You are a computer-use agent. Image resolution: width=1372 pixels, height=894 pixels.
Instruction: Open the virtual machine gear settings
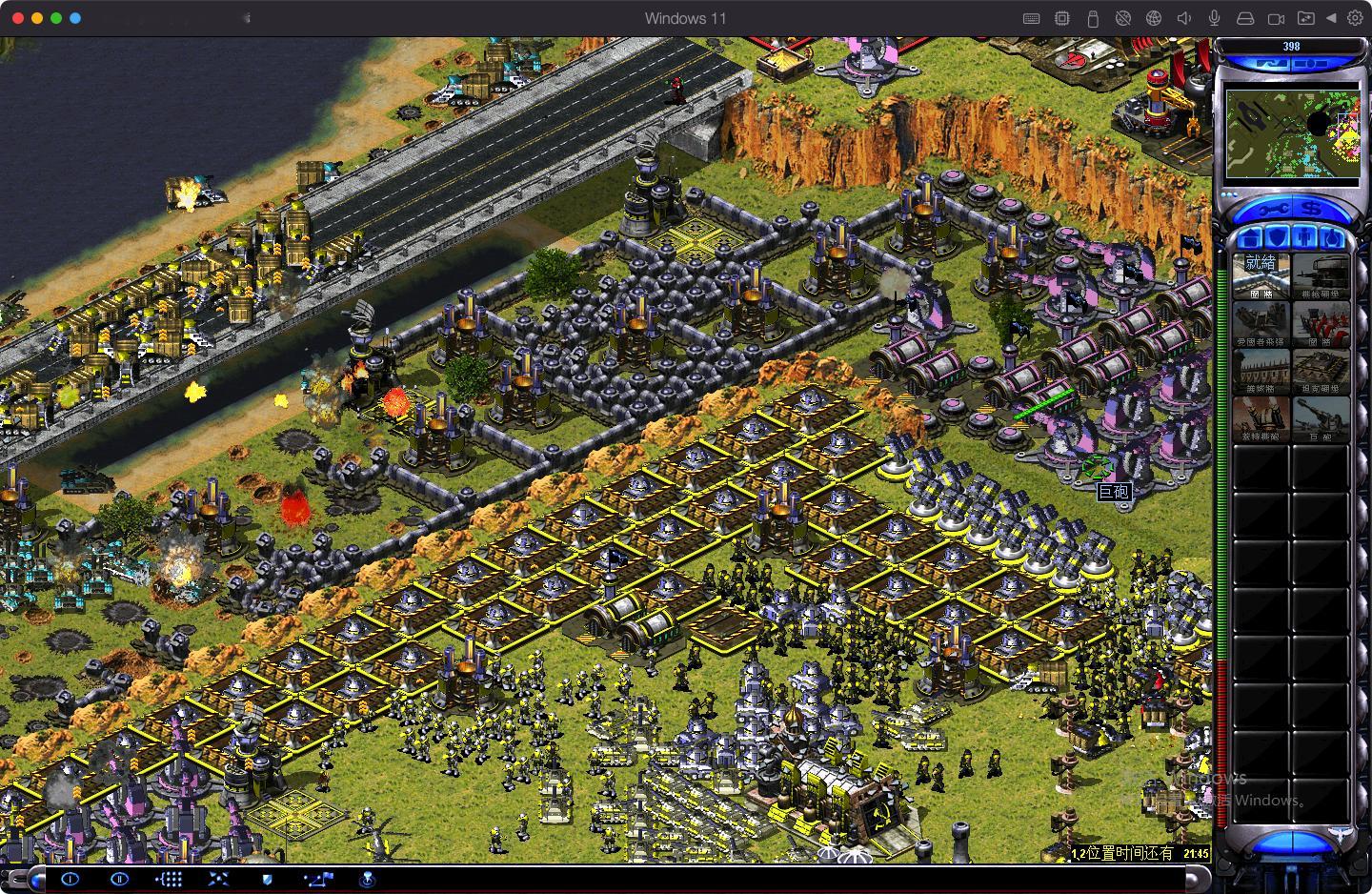pyautogui.click(x=1354, y=18)
